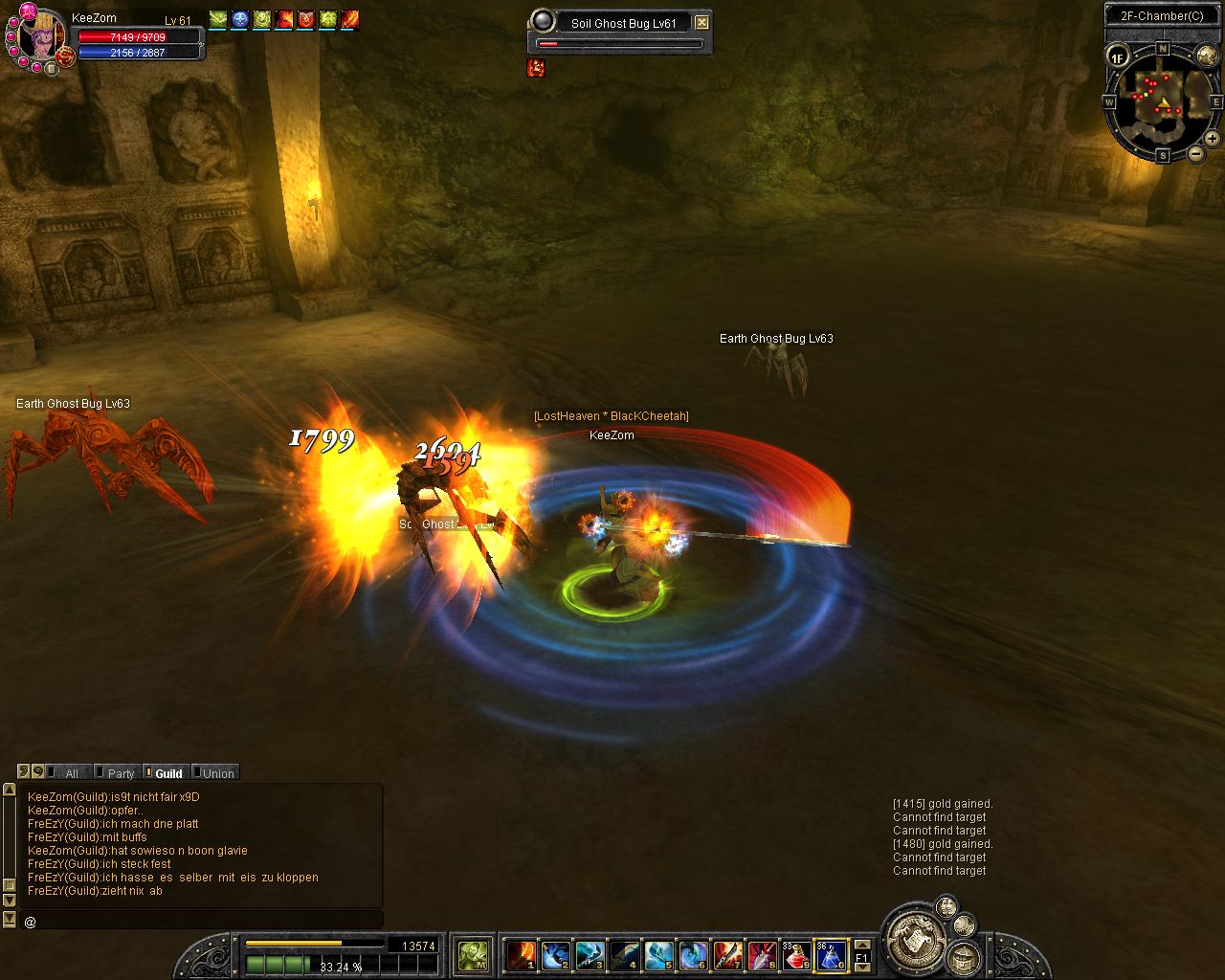Zoom in the minimap with plus button
Screen dimensions: 1225x980
tap(1212, 139)
